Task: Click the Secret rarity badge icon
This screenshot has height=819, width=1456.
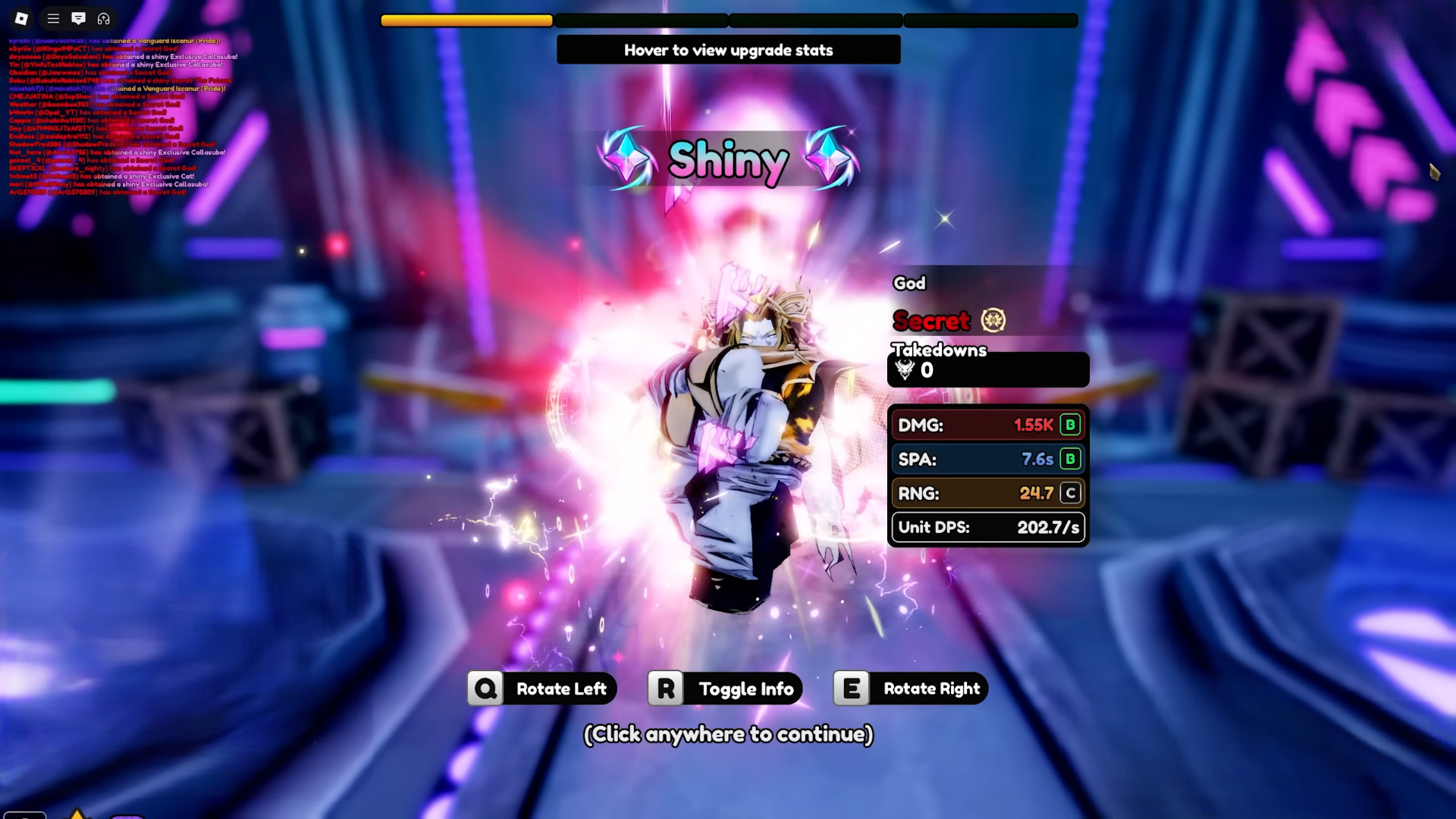Action: [993, 320]
